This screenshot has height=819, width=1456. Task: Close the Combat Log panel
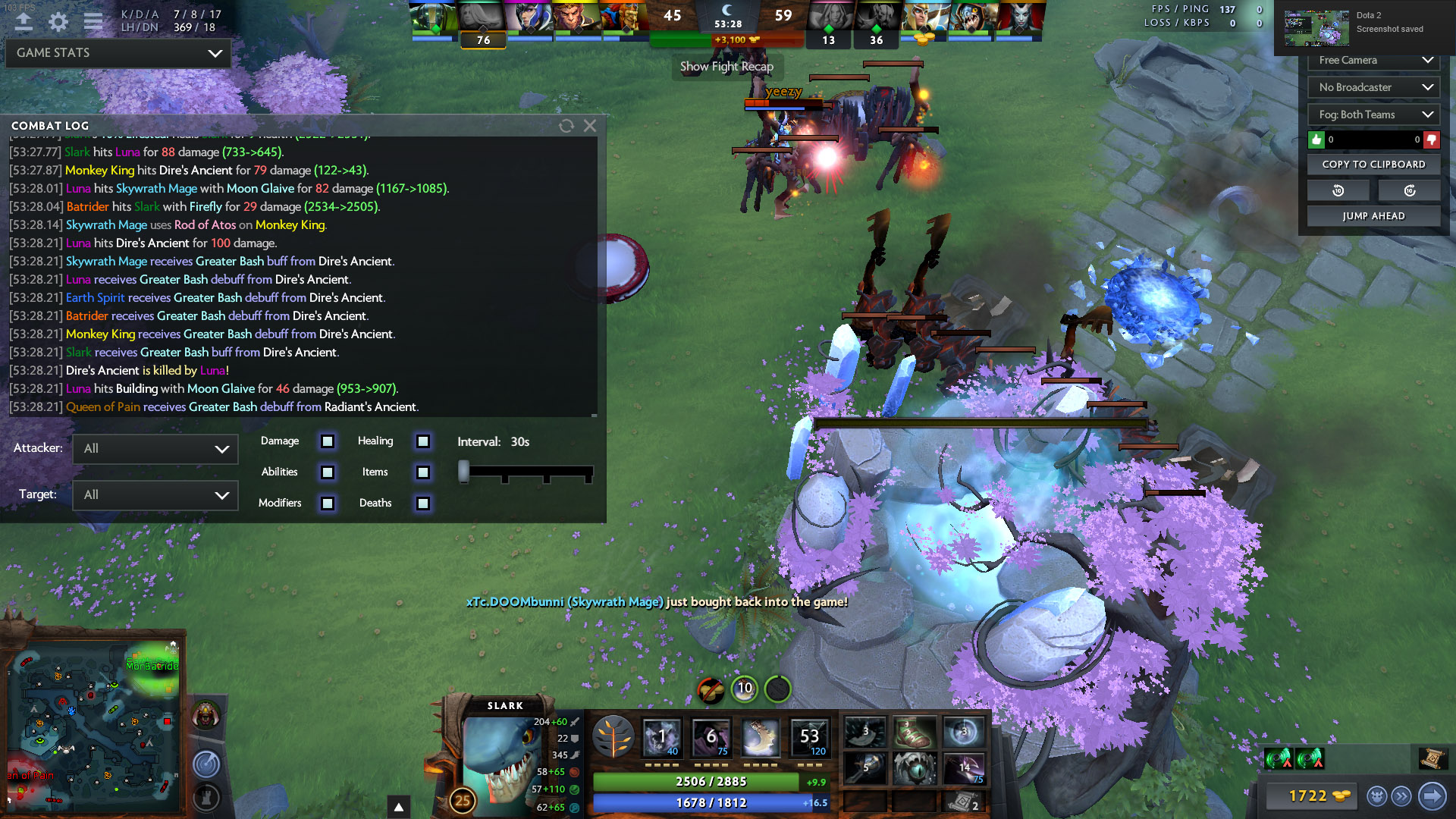tap(590, 126)
